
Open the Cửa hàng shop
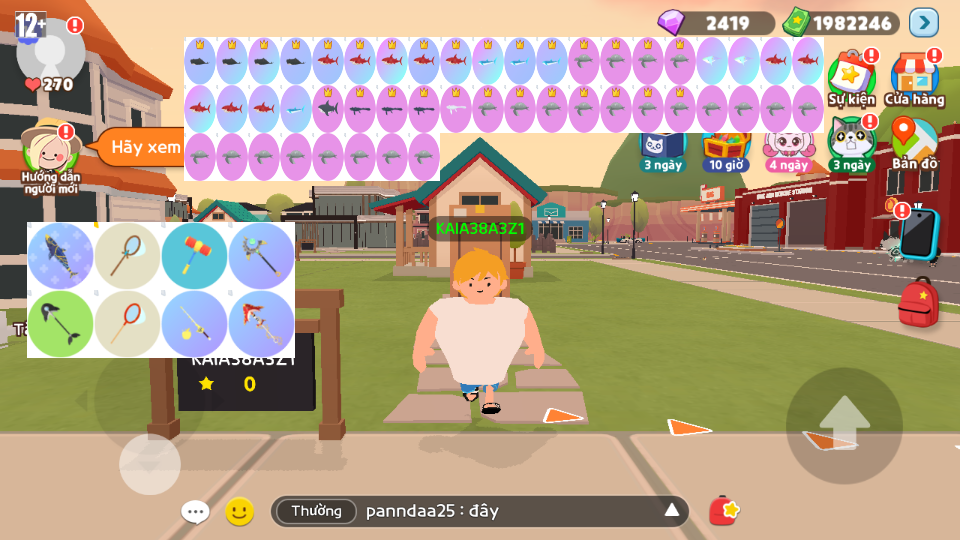click(x=914, y=76)
